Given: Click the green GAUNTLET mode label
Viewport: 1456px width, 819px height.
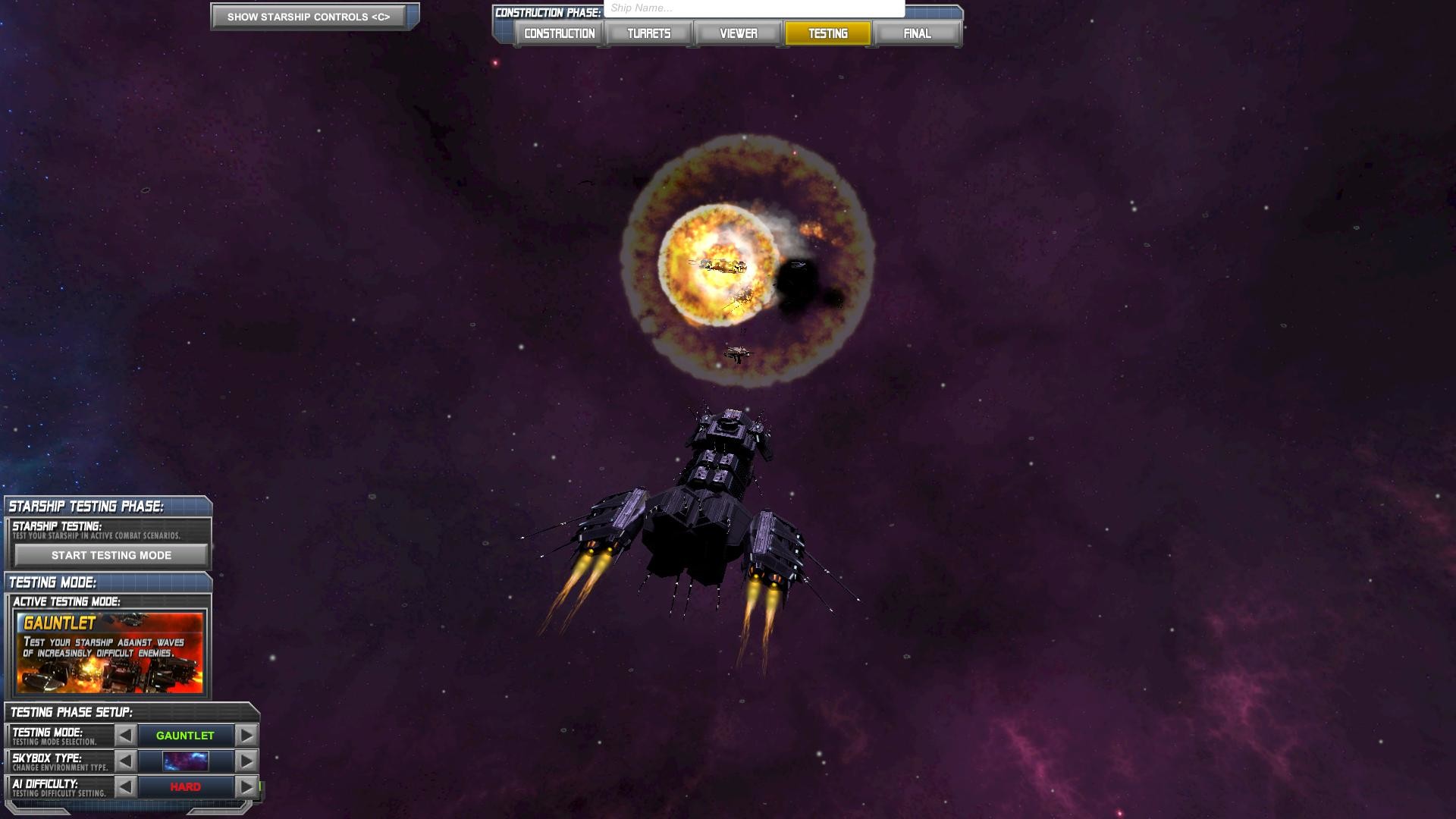Looking at the screenshot, I should [185, 735].
